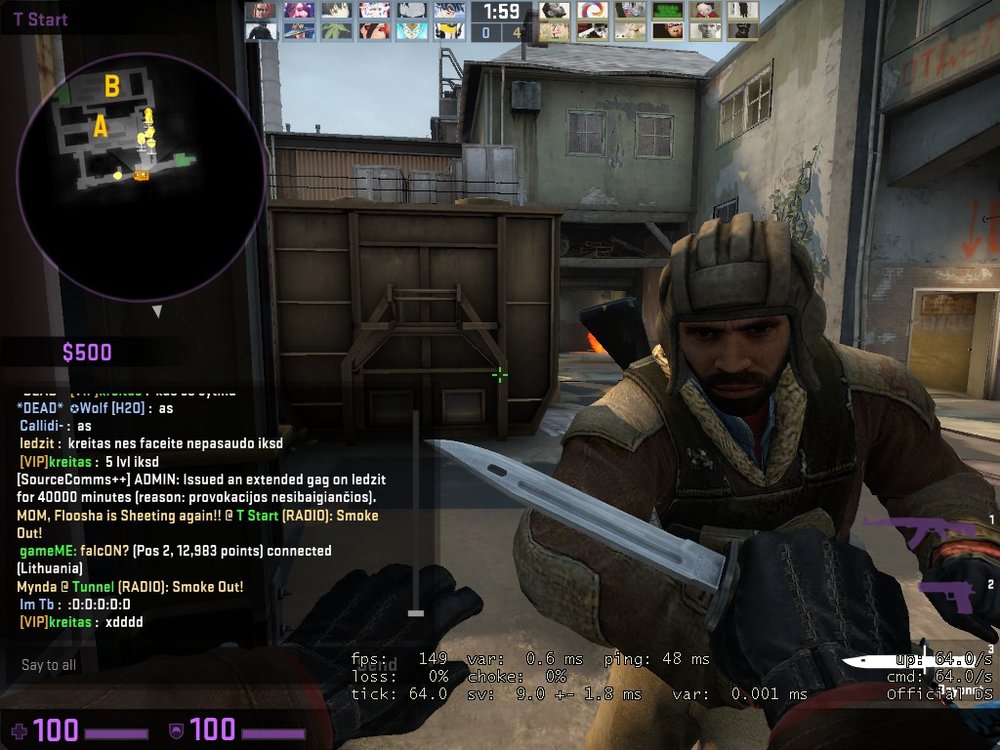Viewport: 1000px width, 750px height.
Task: Click the green marijuana leaf player avatar
Action: tap(336, 30)
